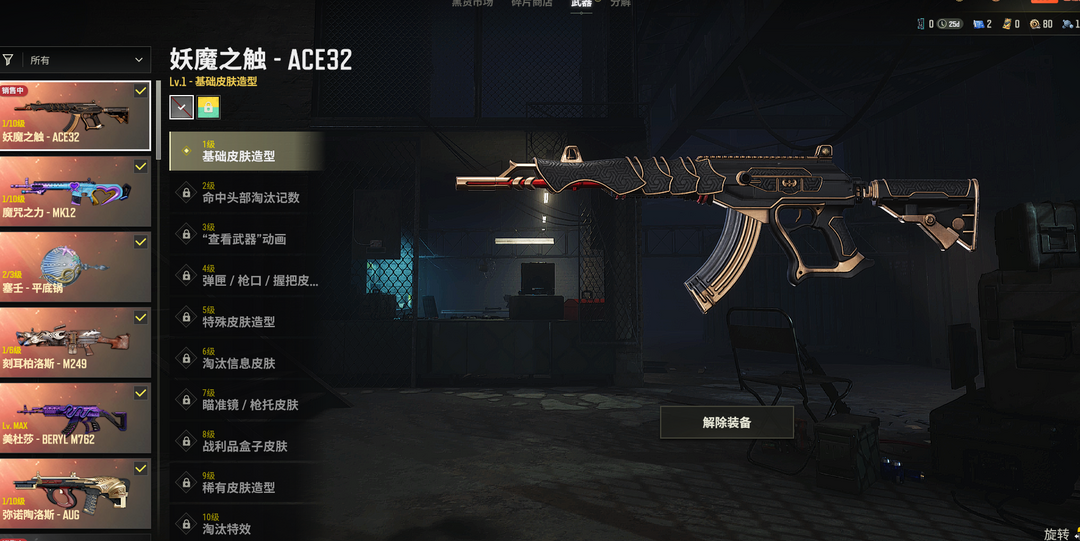Select the 弥诺陶洛斯 - AUG skin thumbnail
1080x541 pixels.
[75, 494]
